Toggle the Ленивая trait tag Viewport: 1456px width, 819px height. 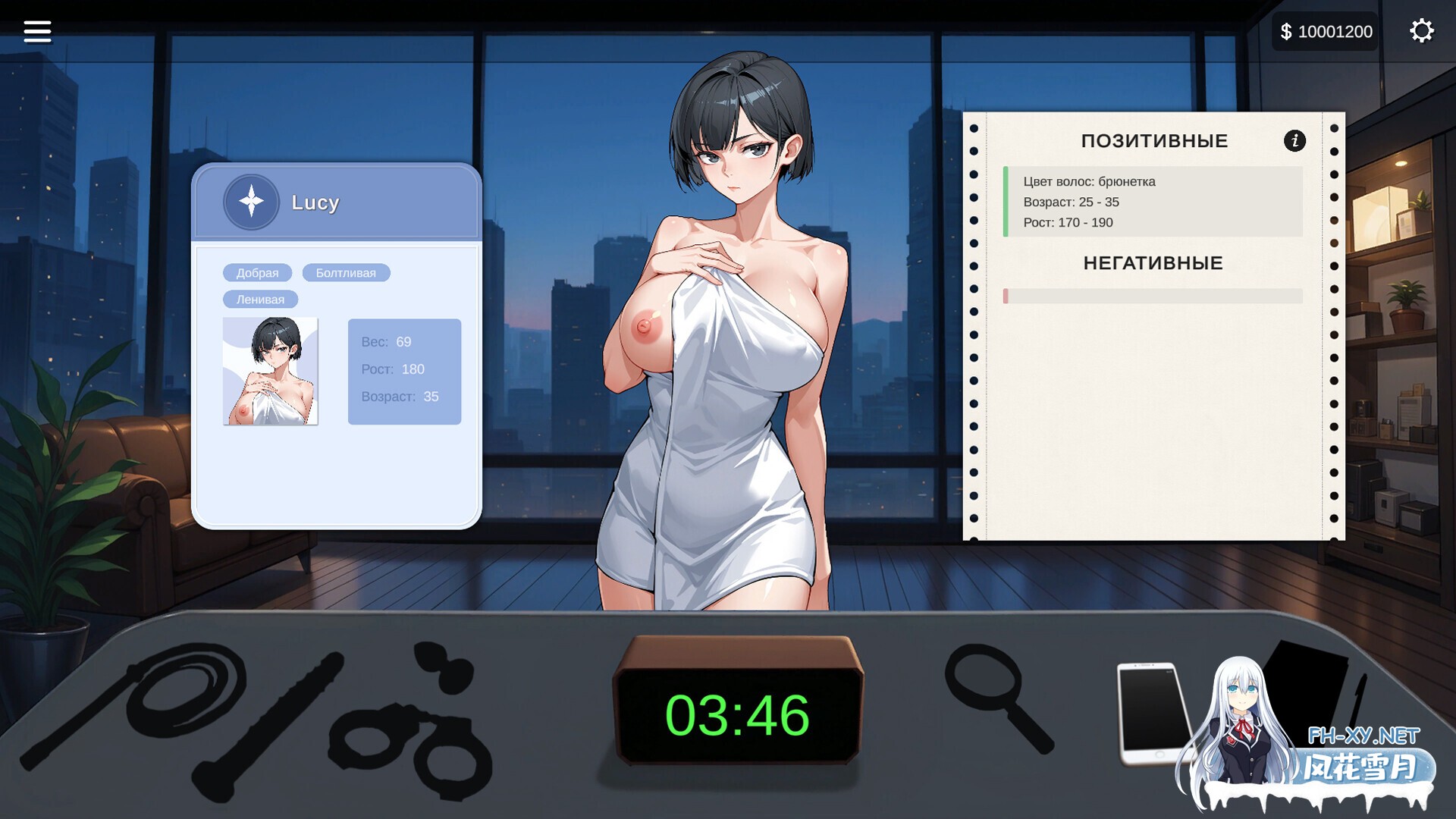click(260, 299)
